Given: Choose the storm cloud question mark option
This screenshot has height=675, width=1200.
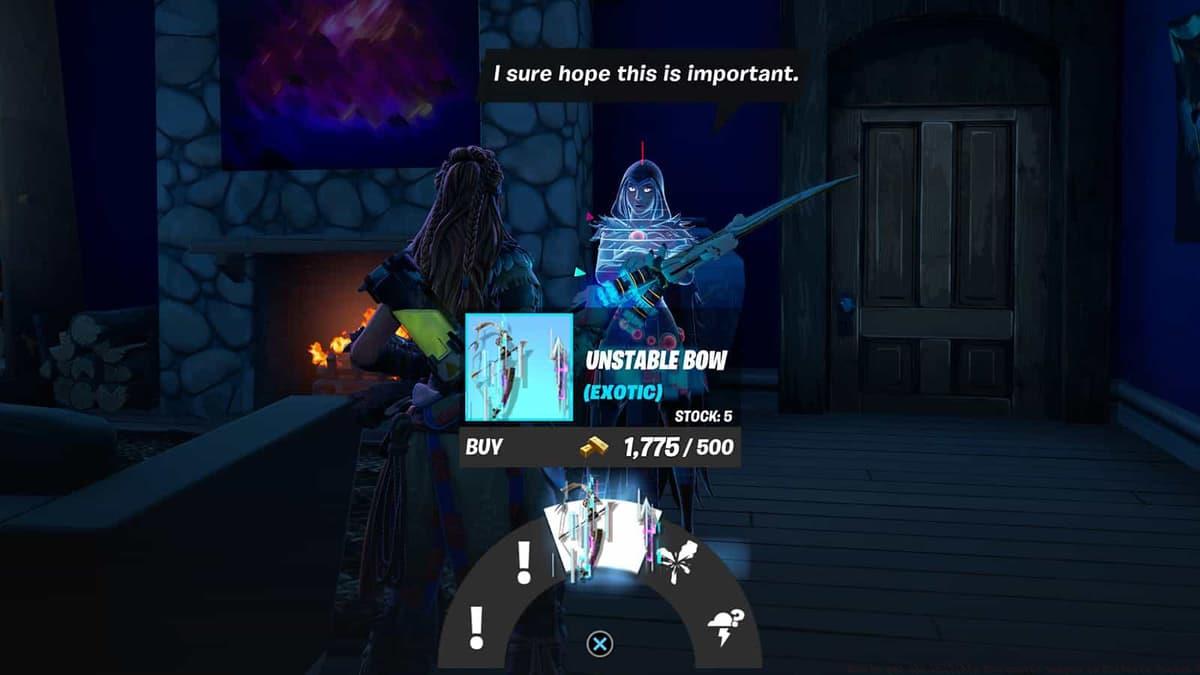Looking at the screenshot, I should point(722,628).
